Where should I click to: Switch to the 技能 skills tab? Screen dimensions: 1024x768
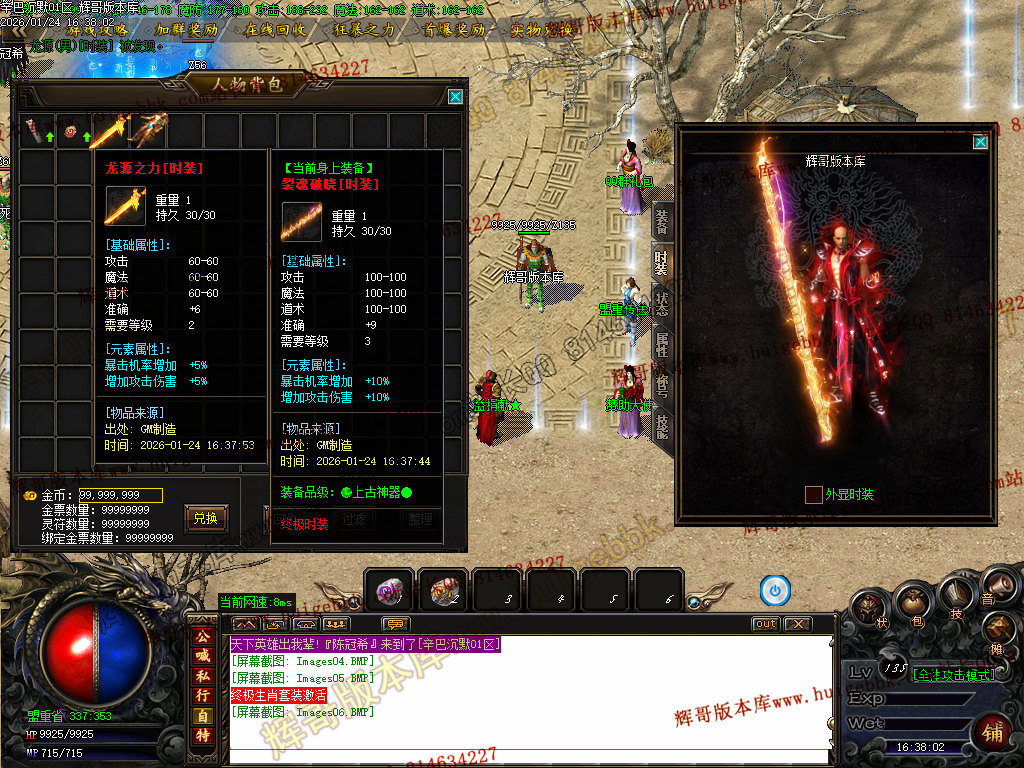[661, 426]
